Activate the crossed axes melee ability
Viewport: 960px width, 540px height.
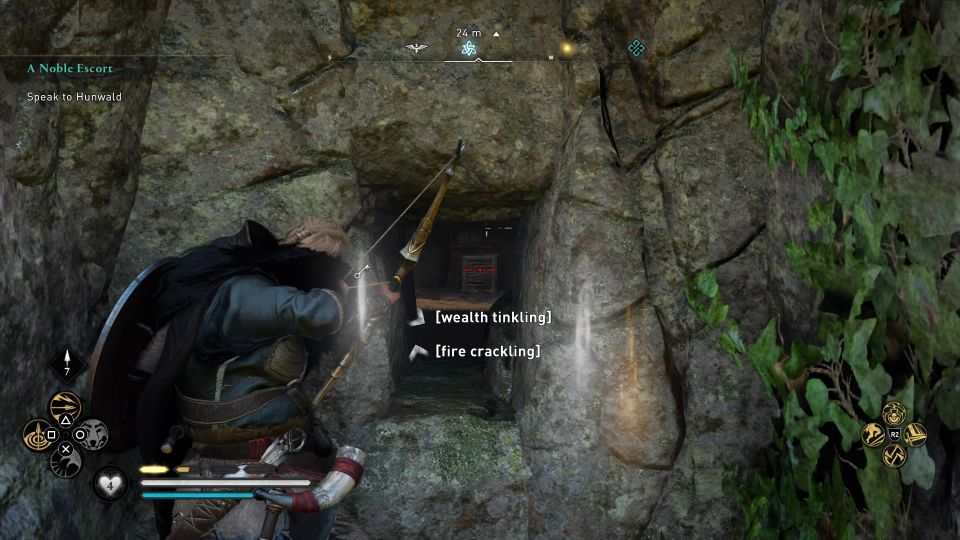click(895, 458)
